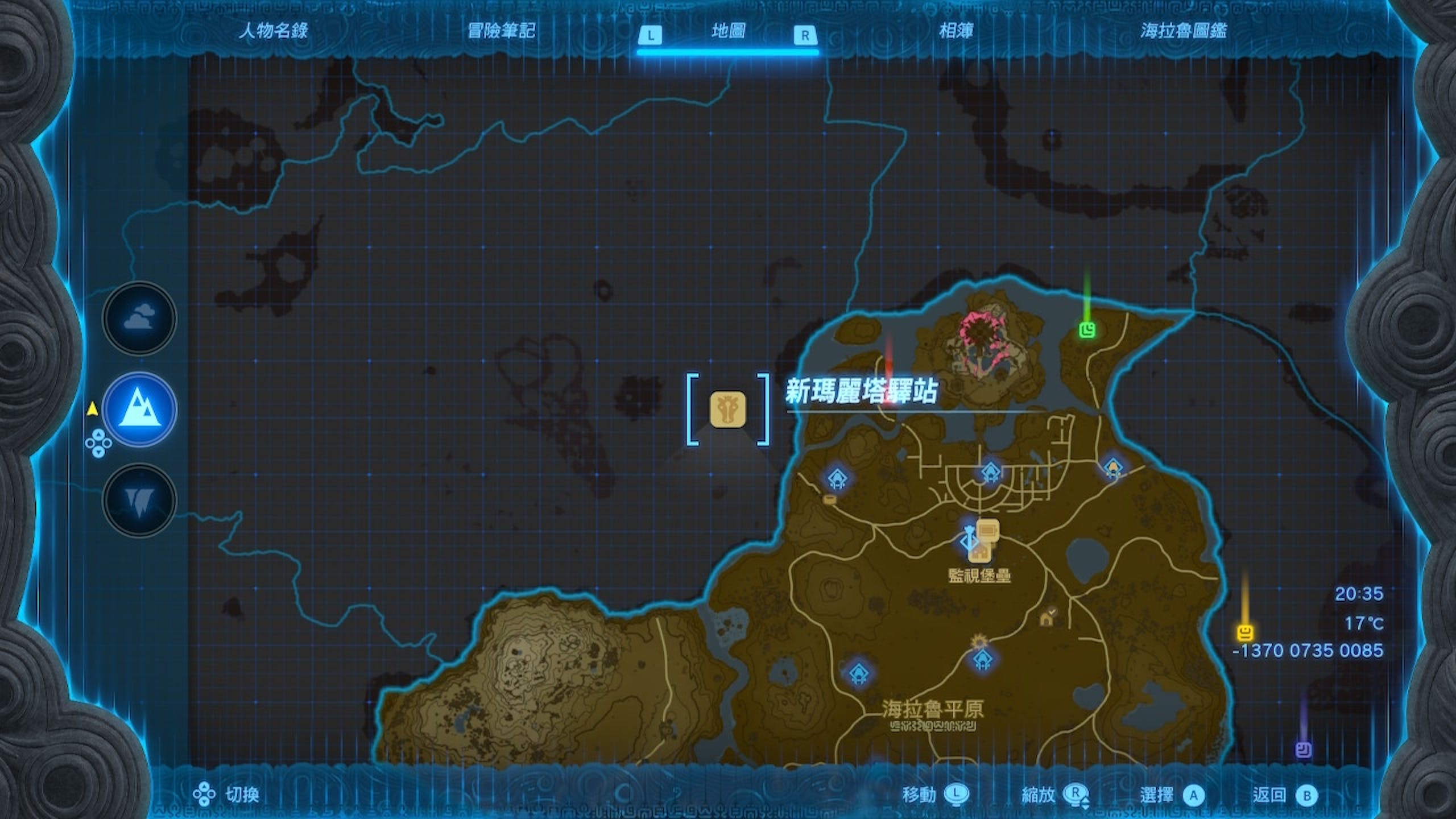Viewport: 1456px width, 819px height.
Task: Open the 相簿 tab
Action: pyautogui.click(x=955, y=31)
